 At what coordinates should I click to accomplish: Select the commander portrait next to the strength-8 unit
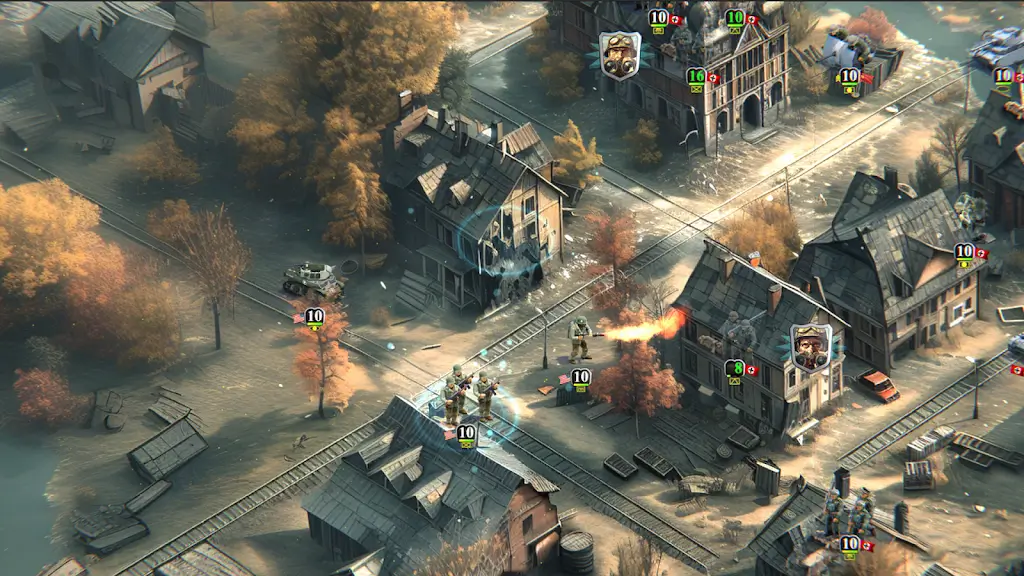click(x=810, y=345)
